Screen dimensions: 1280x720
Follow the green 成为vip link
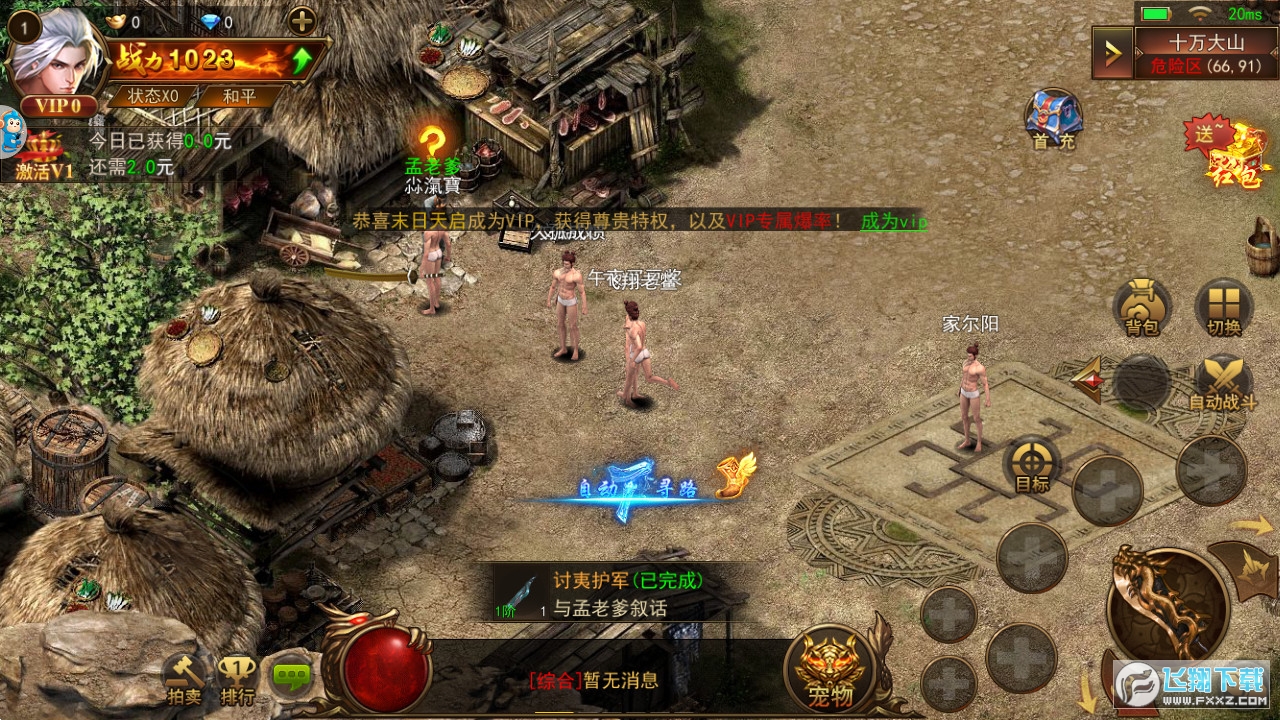pyautogui.click(x=893, y=221)
